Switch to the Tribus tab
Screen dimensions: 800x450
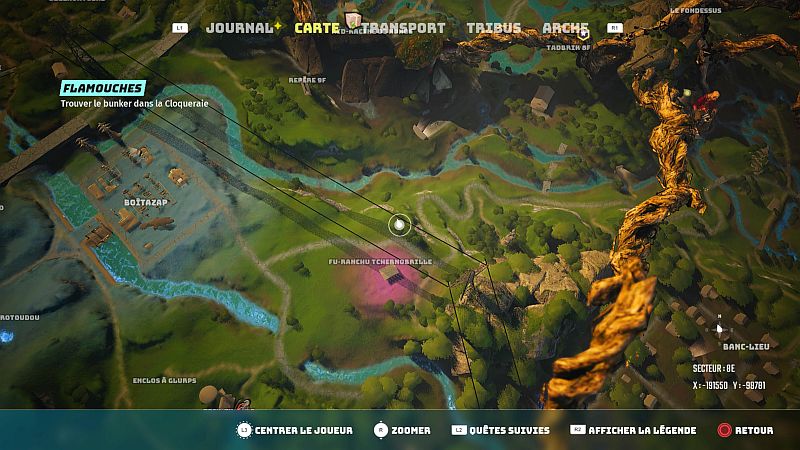click(x=491, y=28)
